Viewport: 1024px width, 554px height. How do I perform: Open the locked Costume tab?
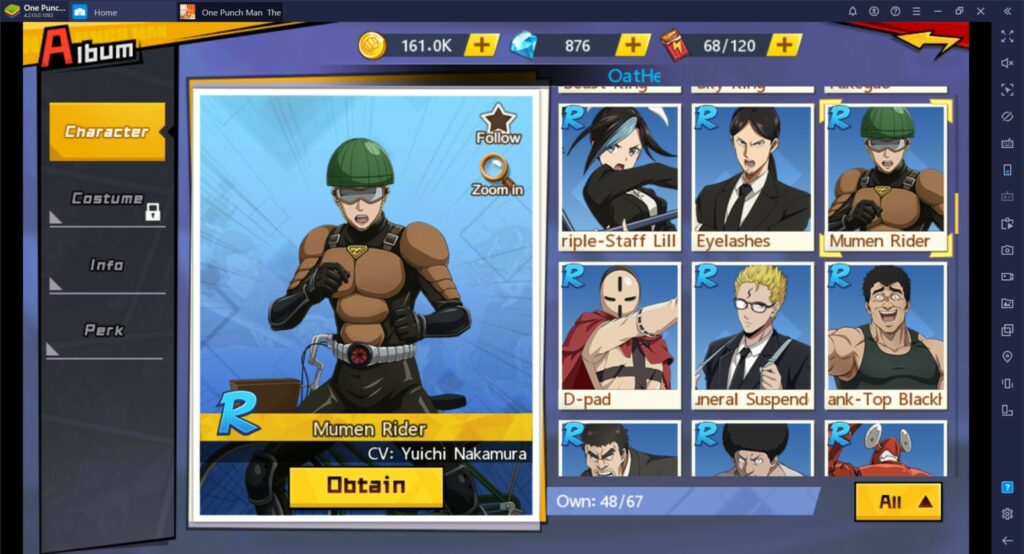tap(107, 200)
